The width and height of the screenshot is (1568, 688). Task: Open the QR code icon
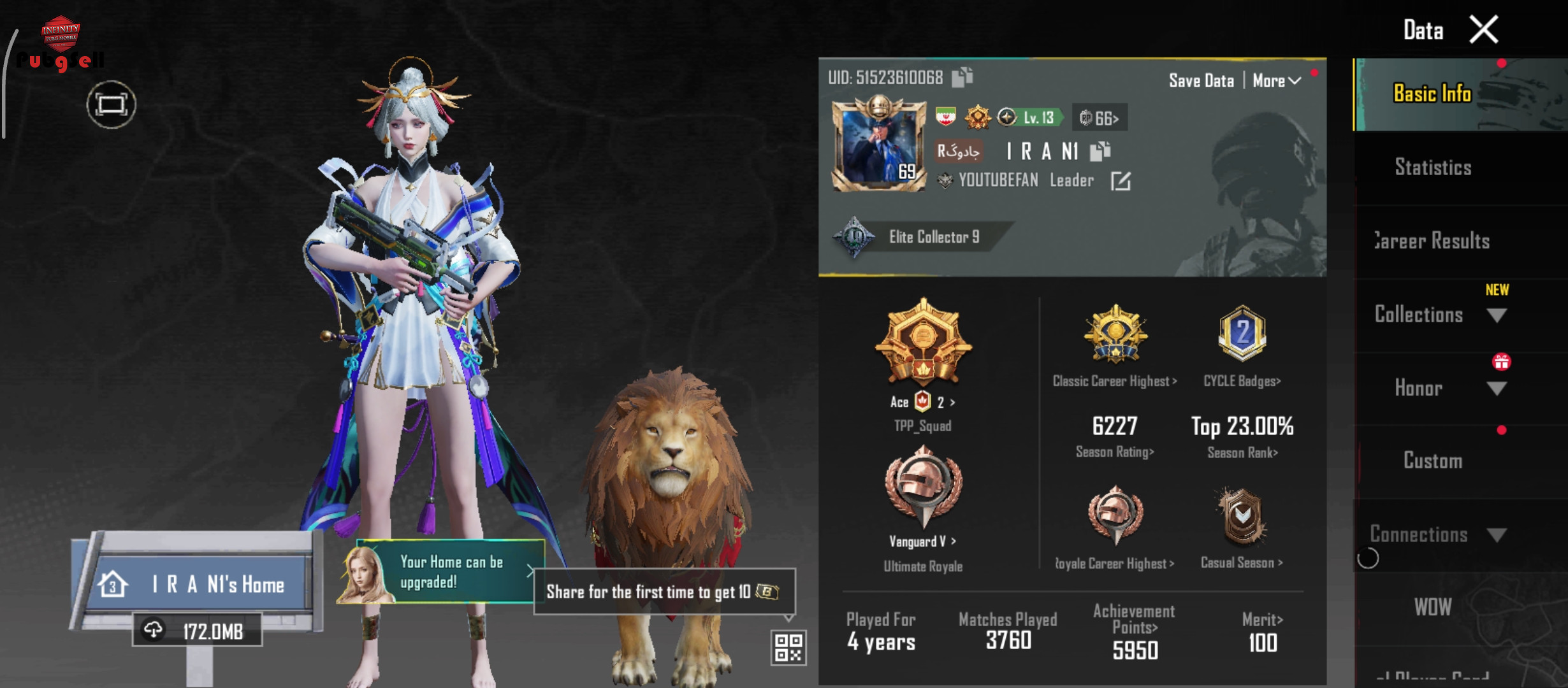pos(788,647)
